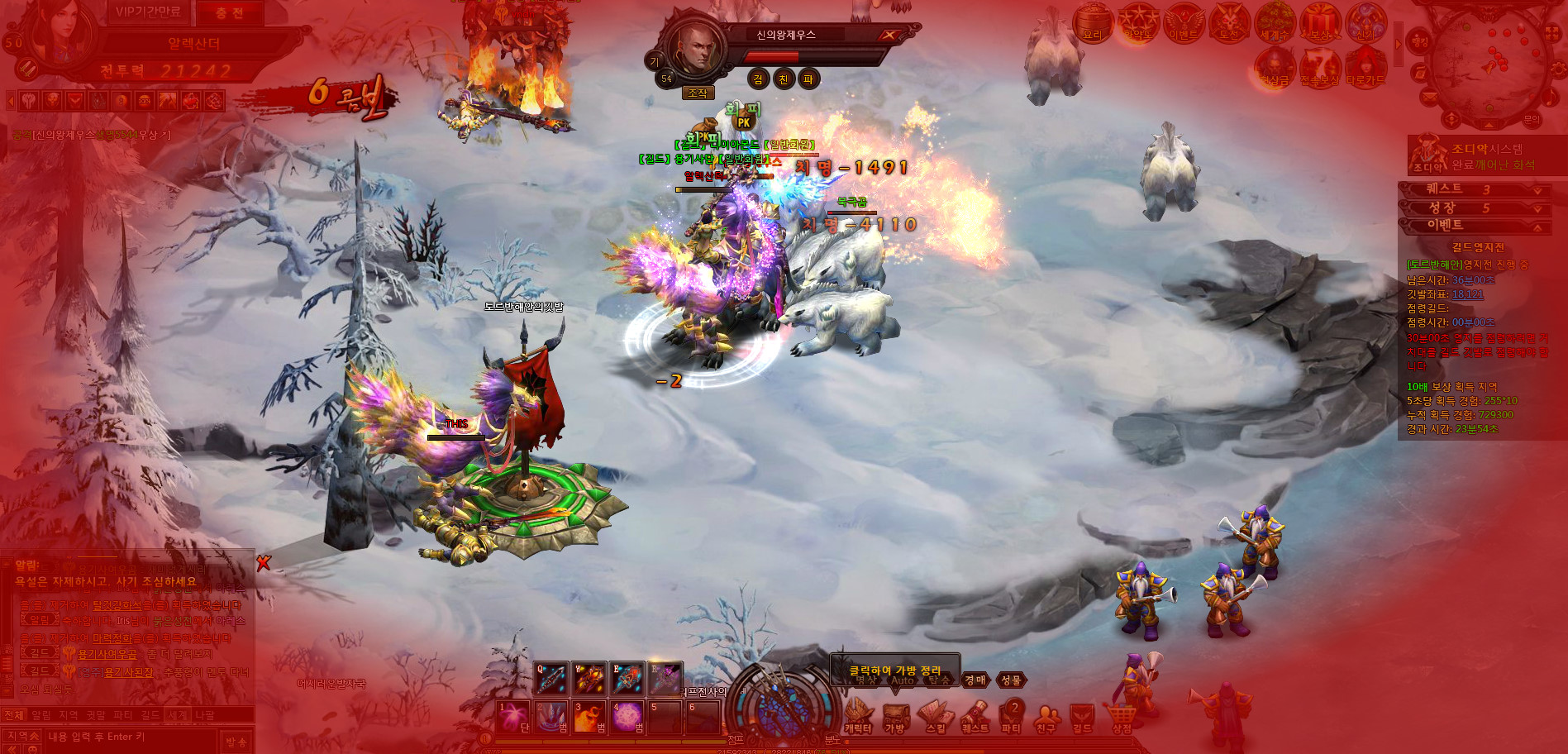The width and height of the screenshot is (1568, 754).
Task: Open the 가방 bag inventory
Action: (895, 715)
